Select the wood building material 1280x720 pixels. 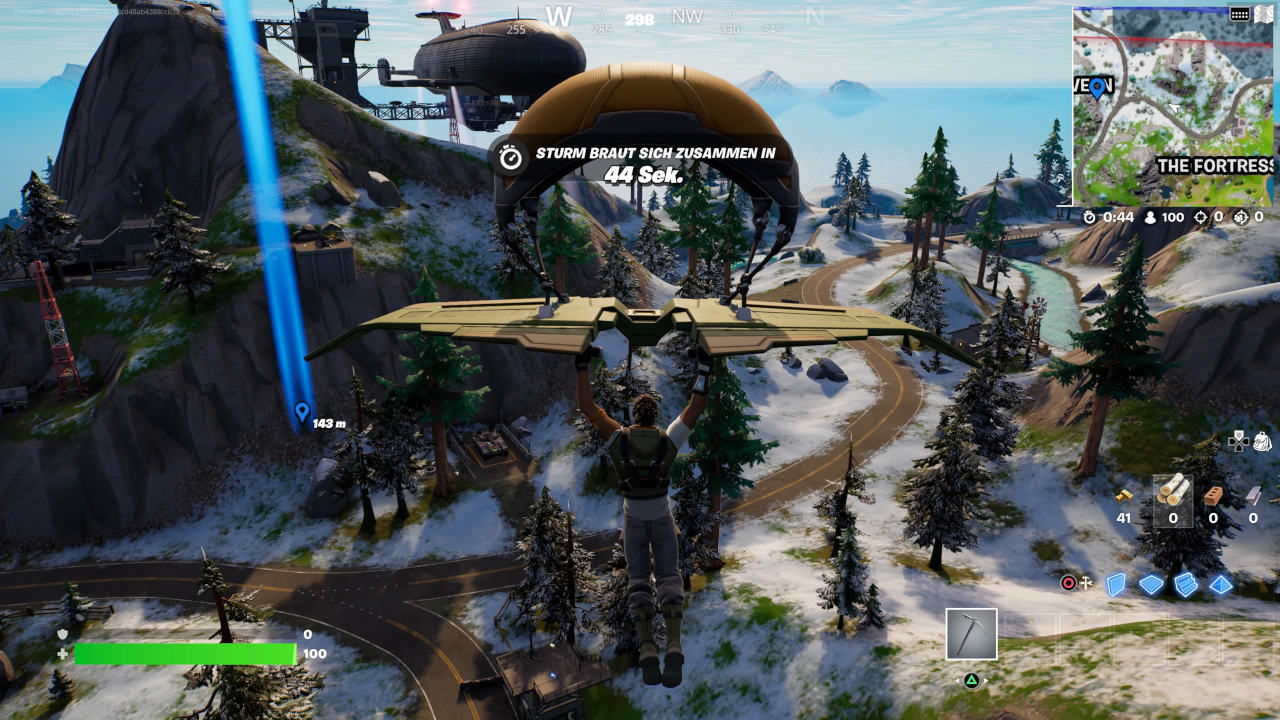1173,493
